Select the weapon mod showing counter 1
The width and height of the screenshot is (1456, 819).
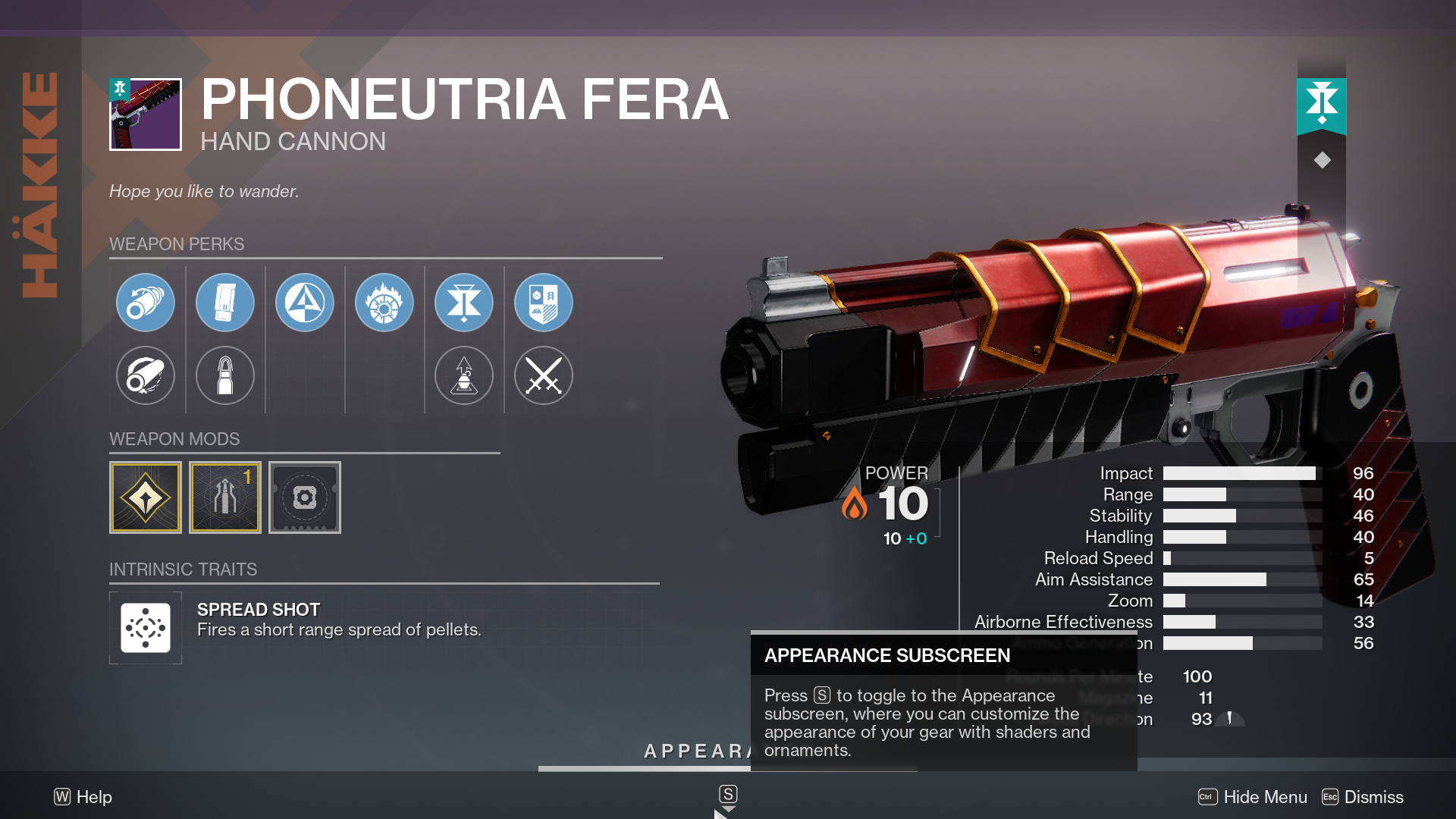[225, 497]
